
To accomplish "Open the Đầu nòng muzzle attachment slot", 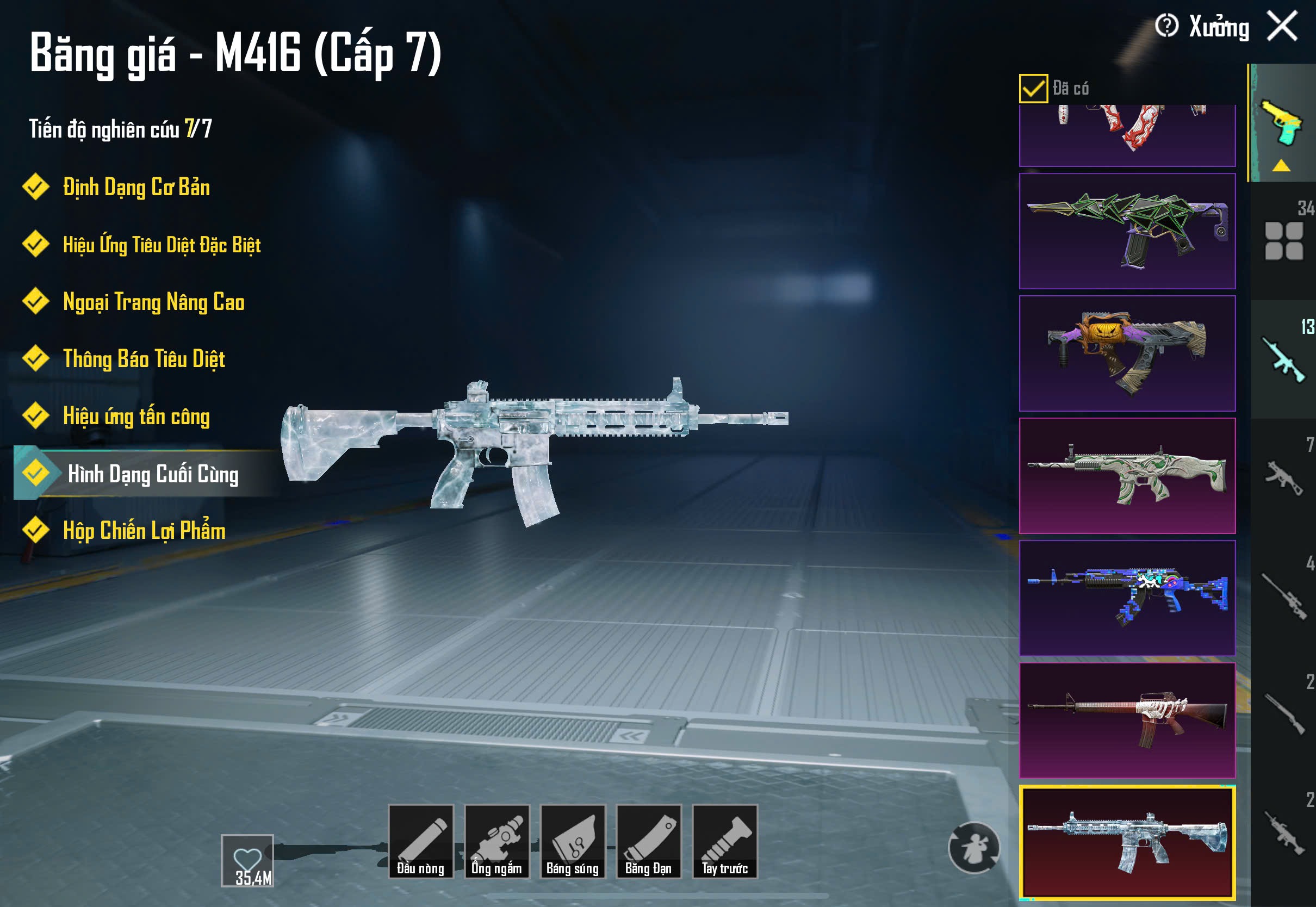I will click(x=420, y=841).
